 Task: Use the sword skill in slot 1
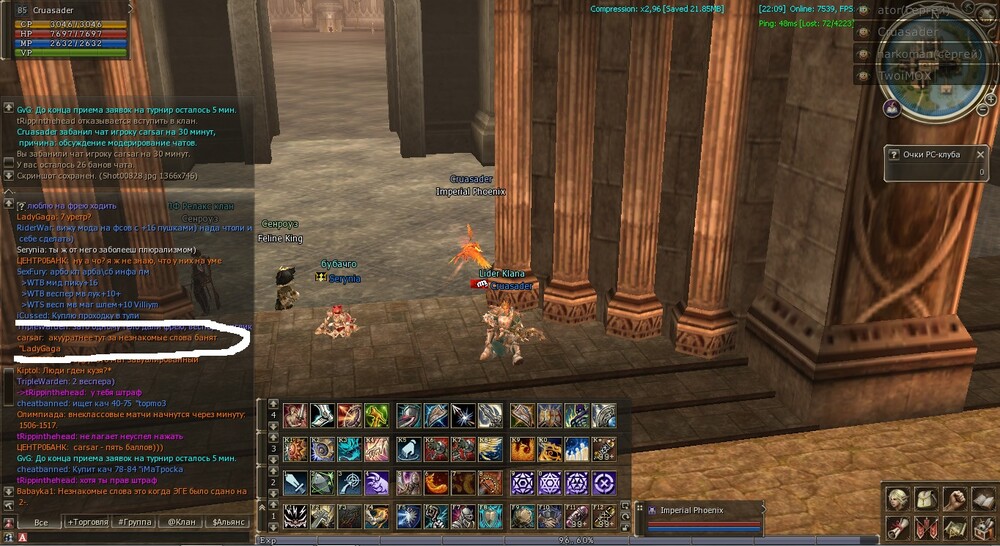pos(296,483)
